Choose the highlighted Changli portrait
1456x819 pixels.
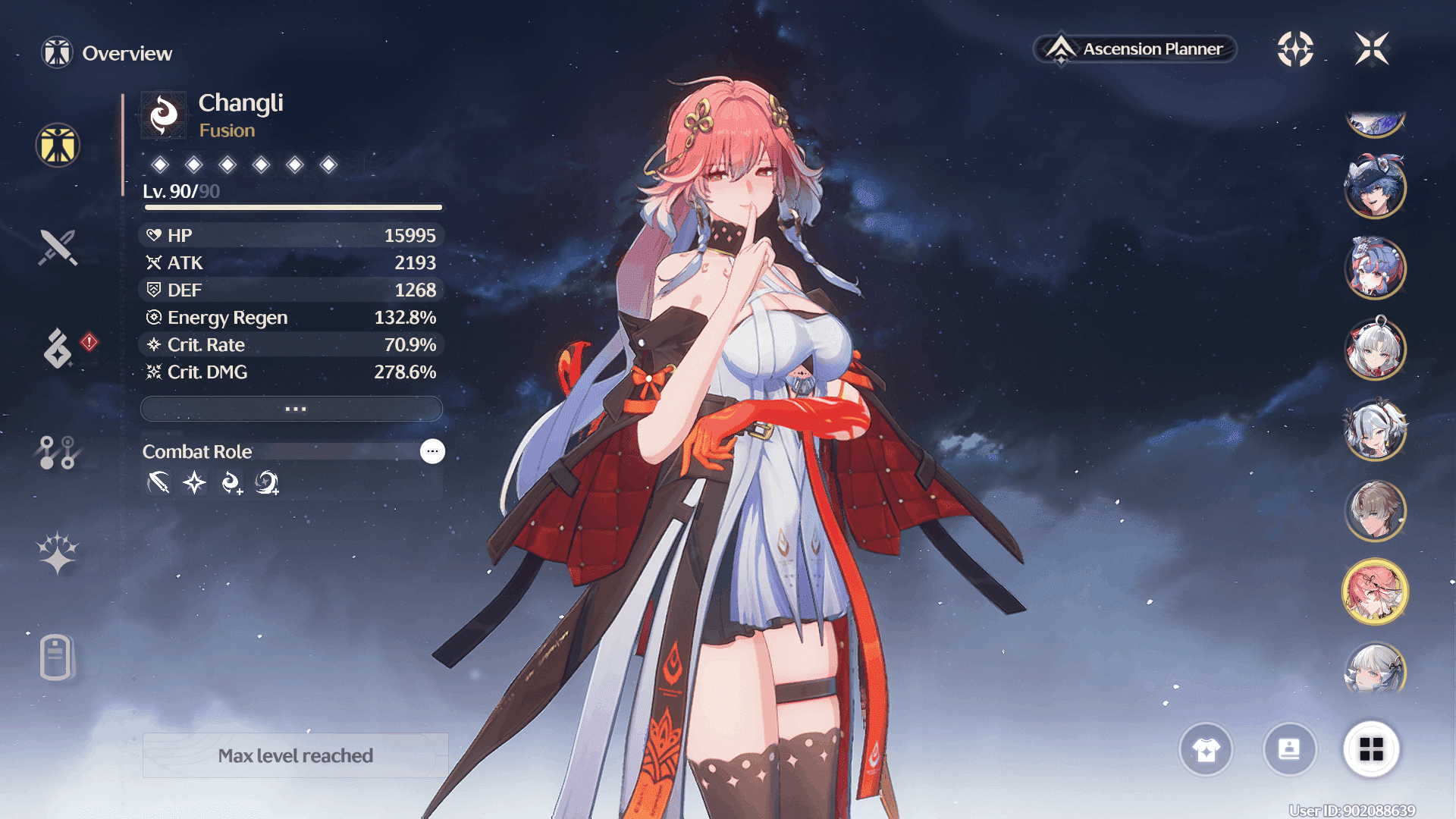pos(1375,591)
